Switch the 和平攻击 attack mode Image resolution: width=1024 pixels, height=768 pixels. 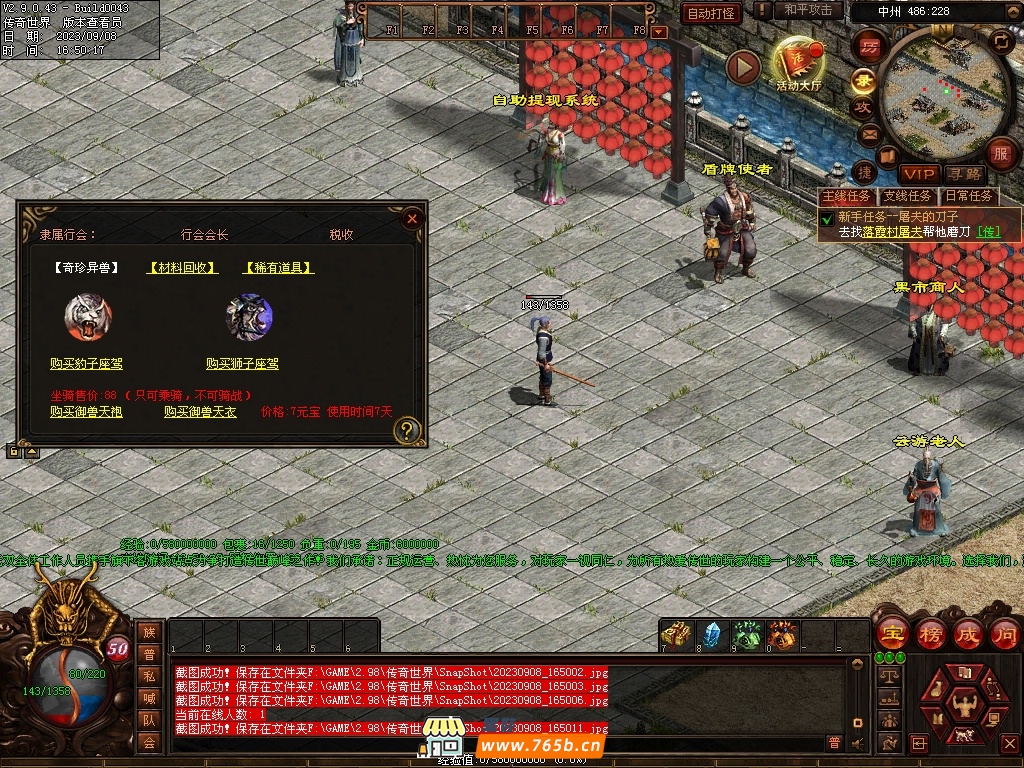tap(808, 10)
